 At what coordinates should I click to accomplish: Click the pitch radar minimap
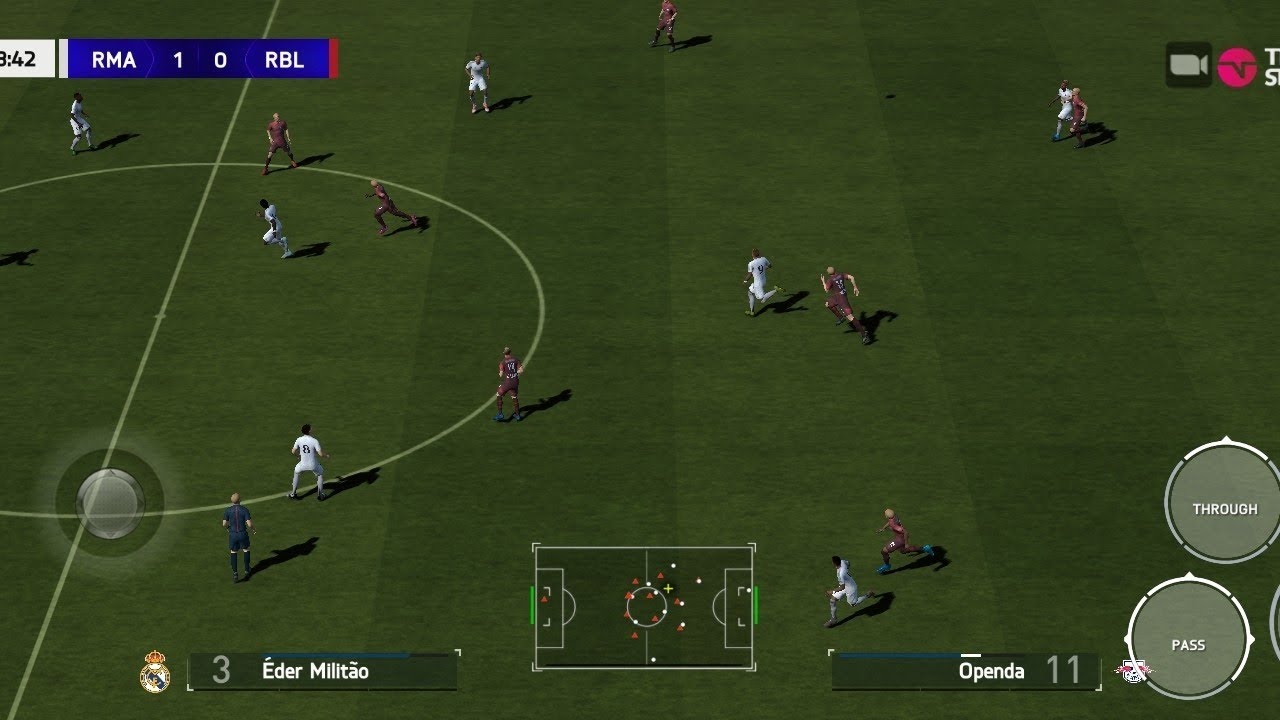coord(645,606)
